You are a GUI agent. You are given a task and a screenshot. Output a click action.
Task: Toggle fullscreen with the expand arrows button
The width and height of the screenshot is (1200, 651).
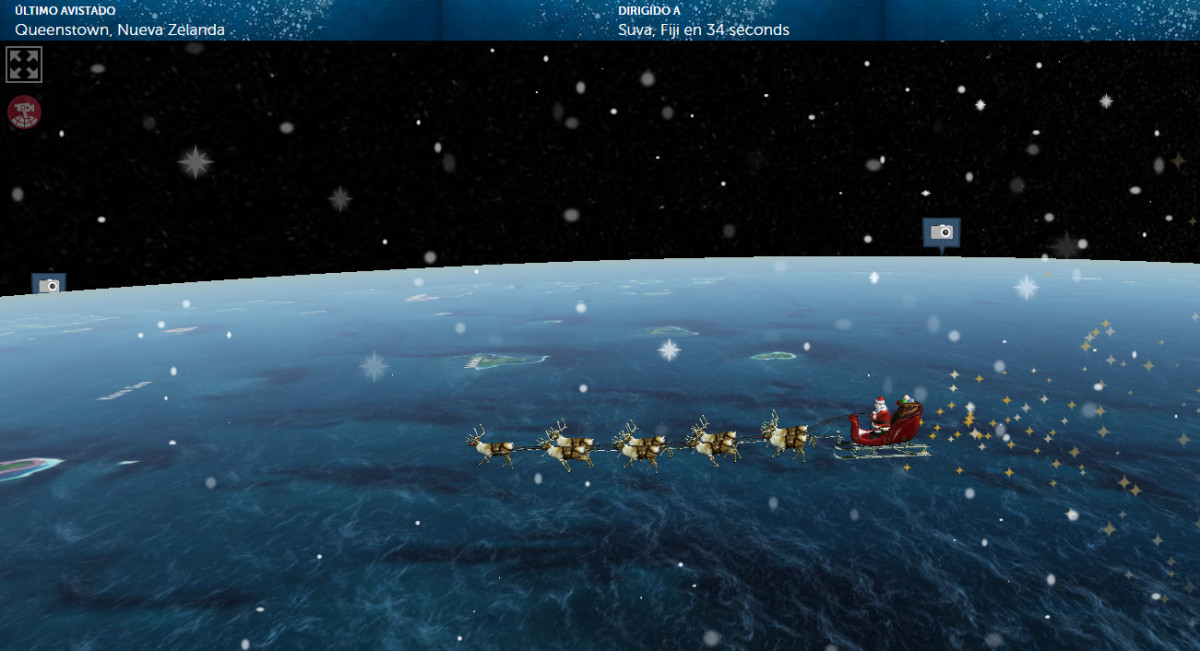click(24, 65)
